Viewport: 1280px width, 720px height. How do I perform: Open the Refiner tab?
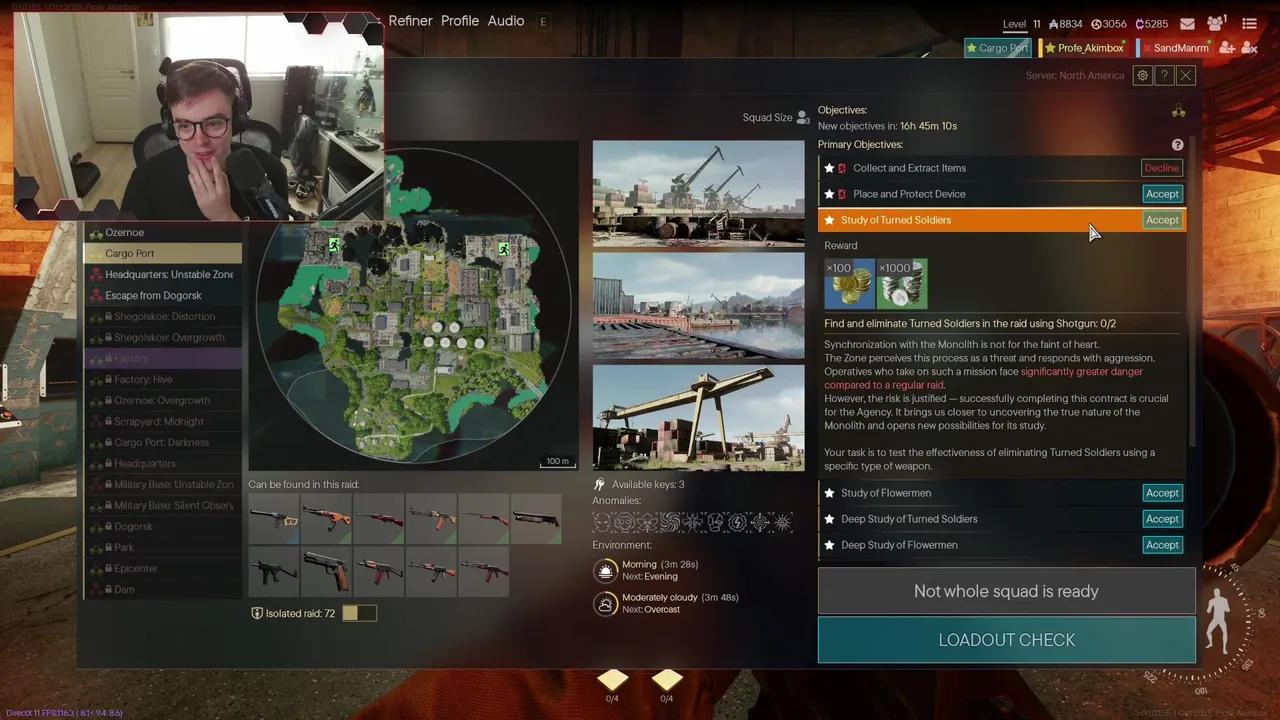coord(410,21)
